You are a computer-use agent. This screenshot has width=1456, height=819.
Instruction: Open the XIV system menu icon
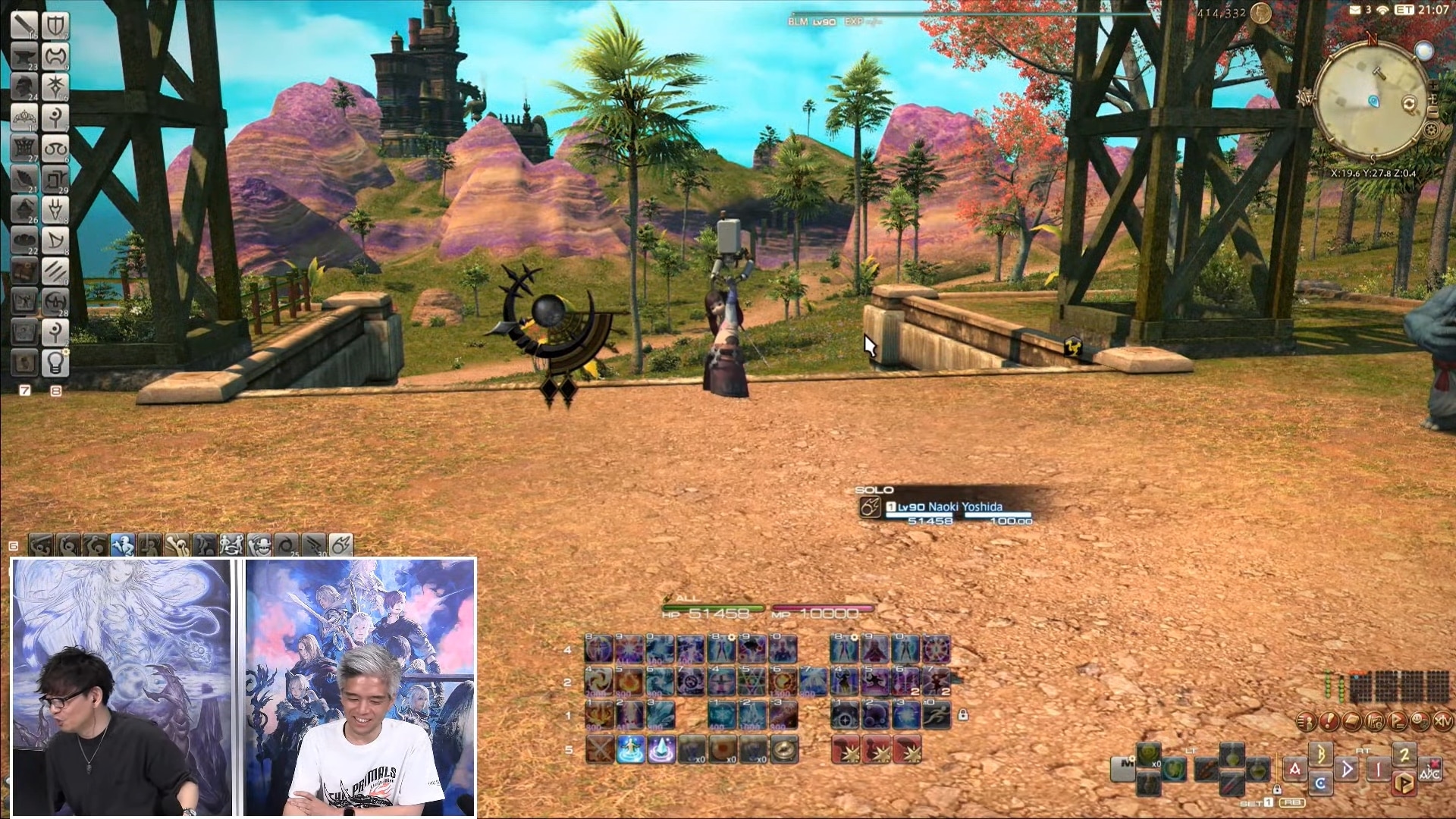(1442, 721)
